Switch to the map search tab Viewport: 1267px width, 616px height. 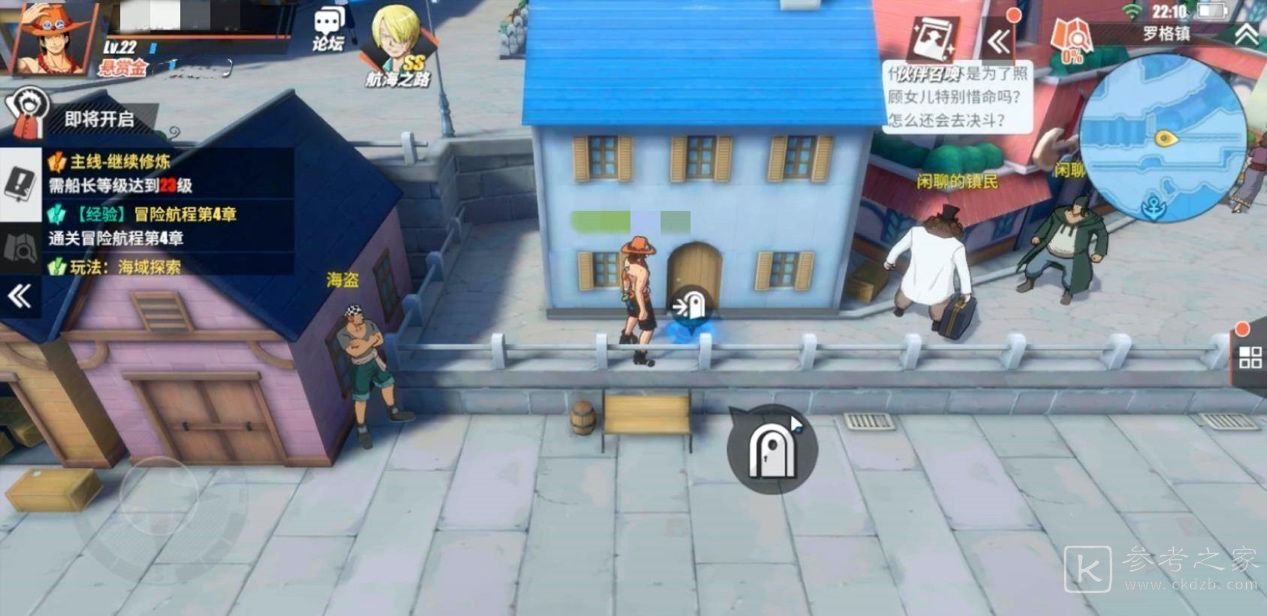click(20, 247)
